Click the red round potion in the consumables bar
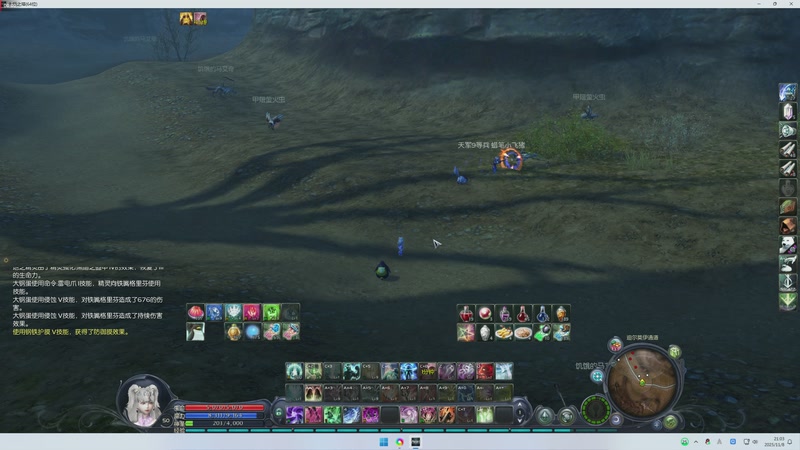Screen dimensions: 800x450 485,314
